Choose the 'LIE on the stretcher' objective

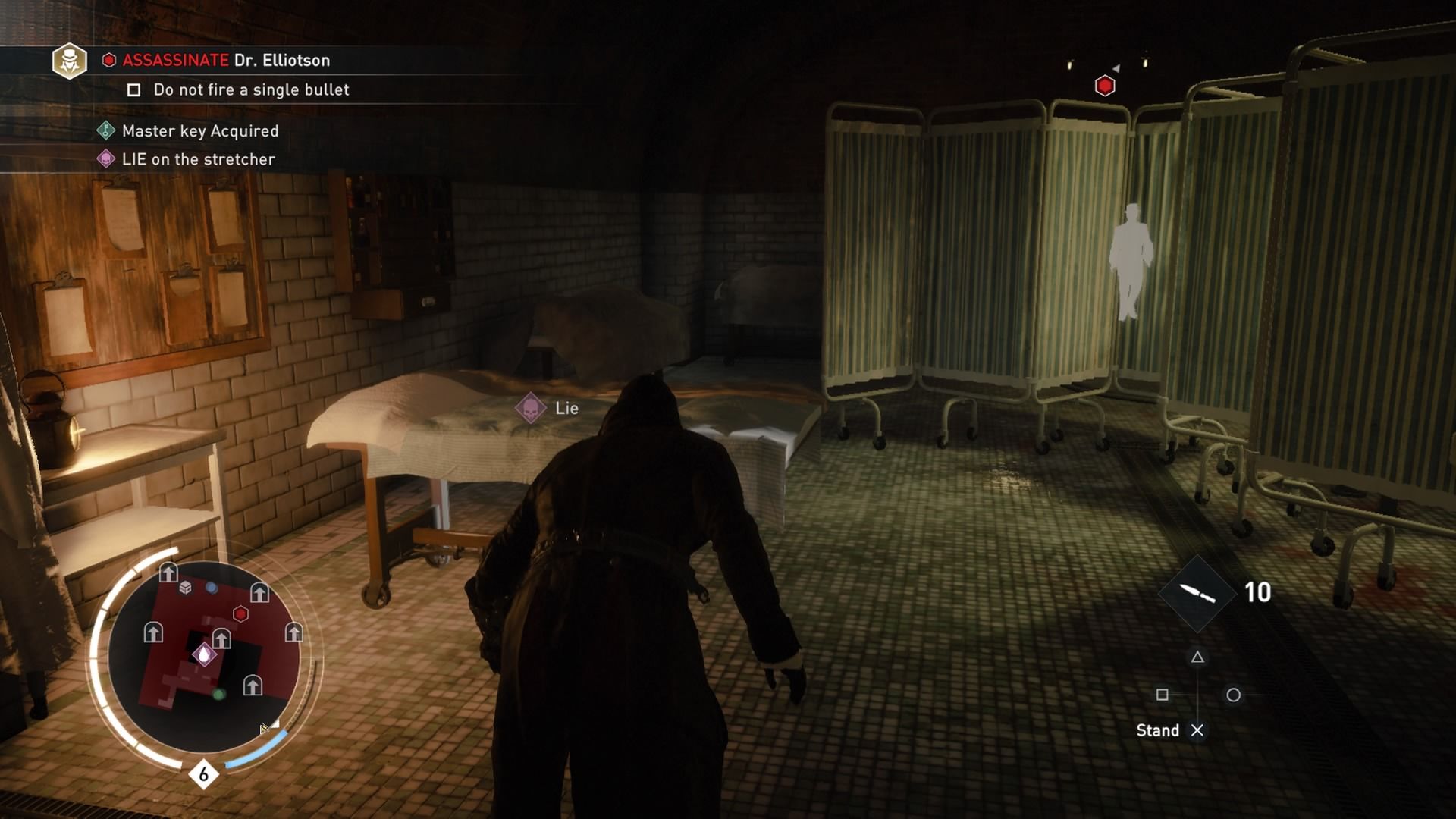coord(198,159)
